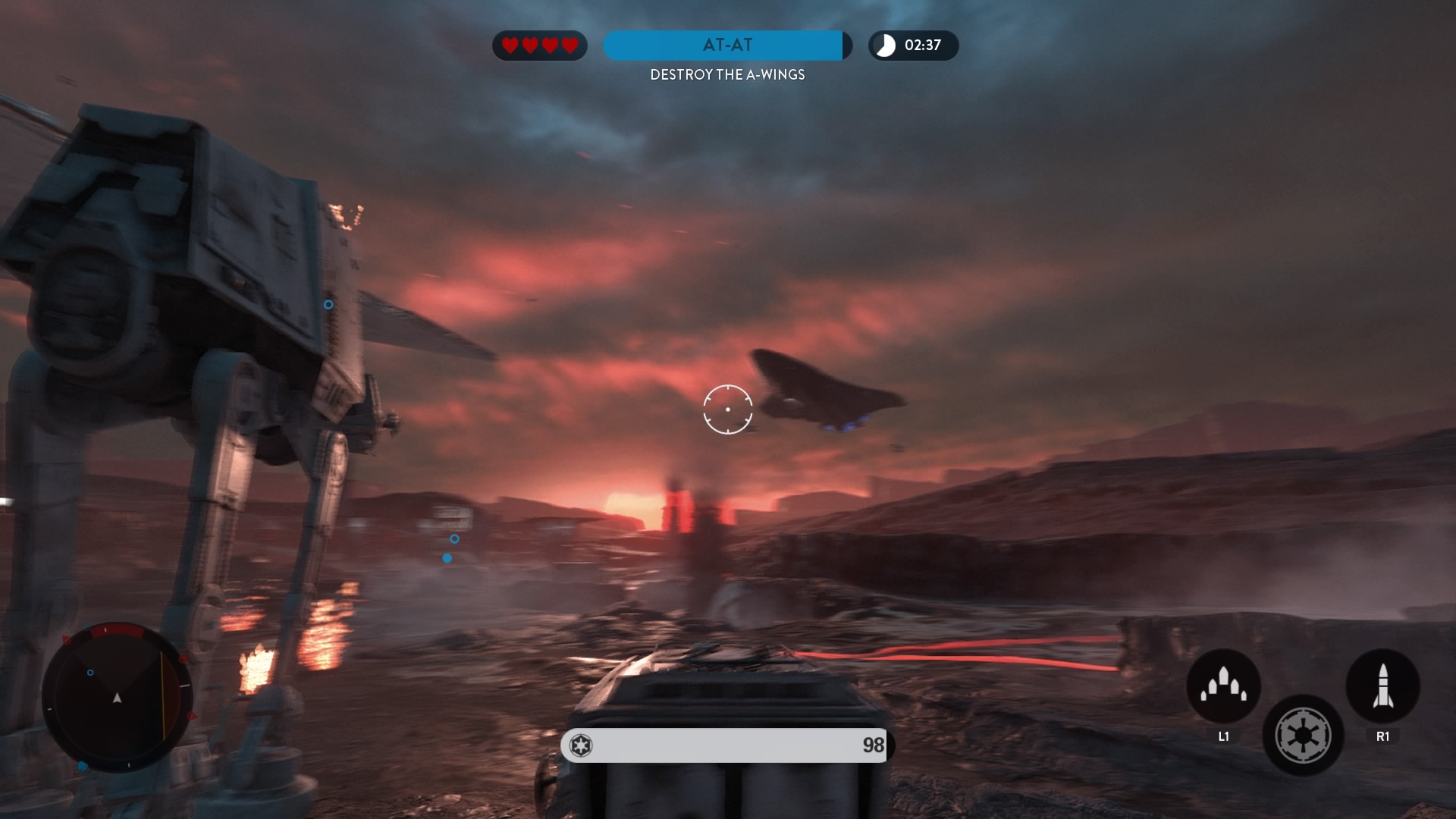Select the moon phase timer icon
The image size is (1456, 819).
pos(883,45)
